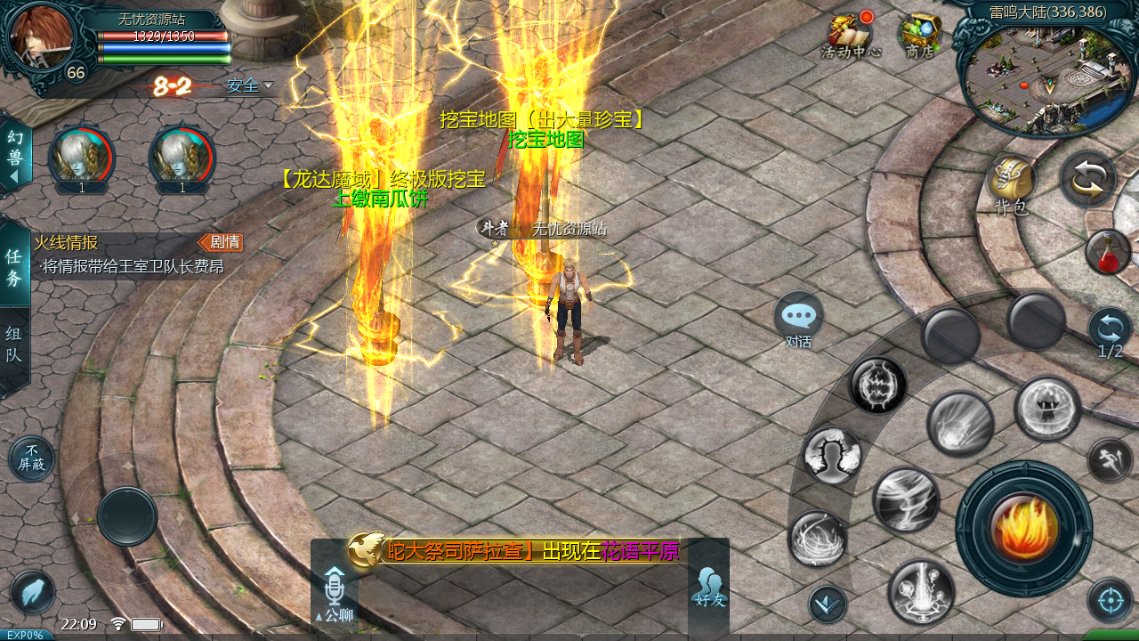Open the 安全 PK mode dropdown

coord(250,86)
